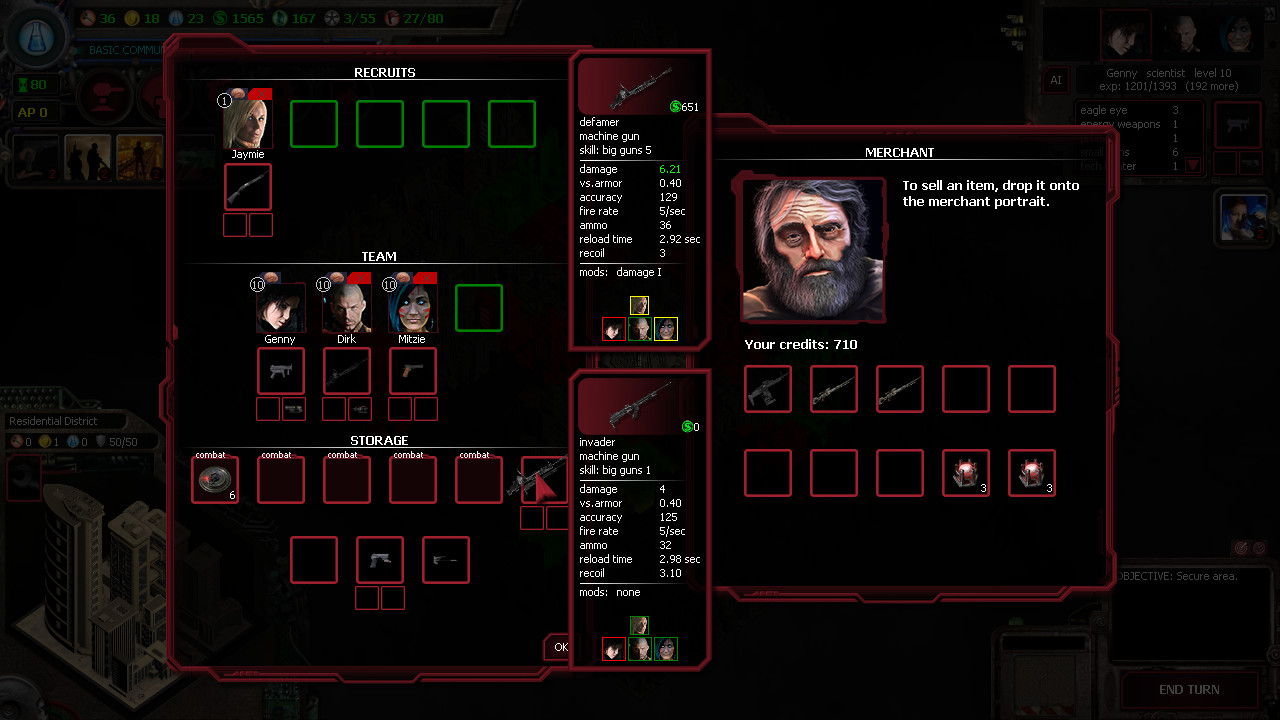Click the merchant's portrait to sell an item
The width and height of the screenshot is (1280, 720).
click(813, 248)
